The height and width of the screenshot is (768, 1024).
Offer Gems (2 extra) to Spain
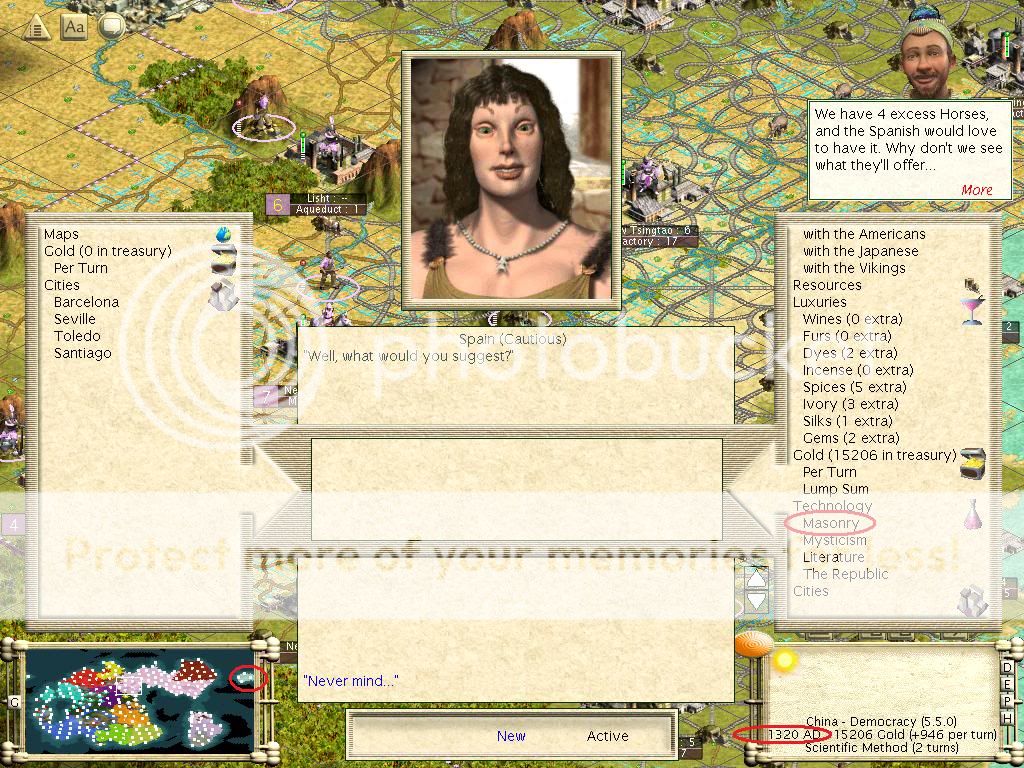point(851,438)
